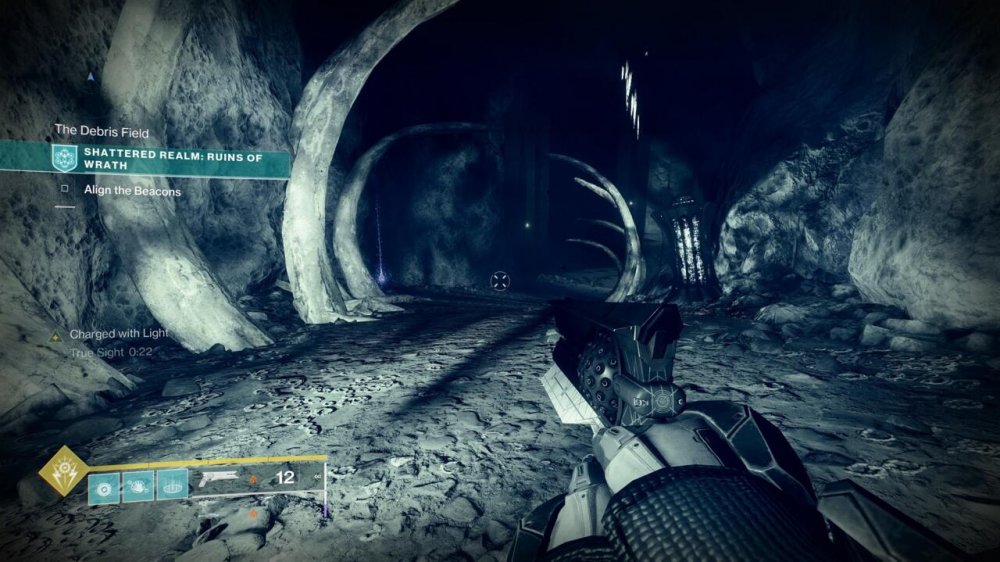Trigger the melee ability icon
Image resolution: width=1000 pixels, height=562 pixels.
[x=138, y=484]
